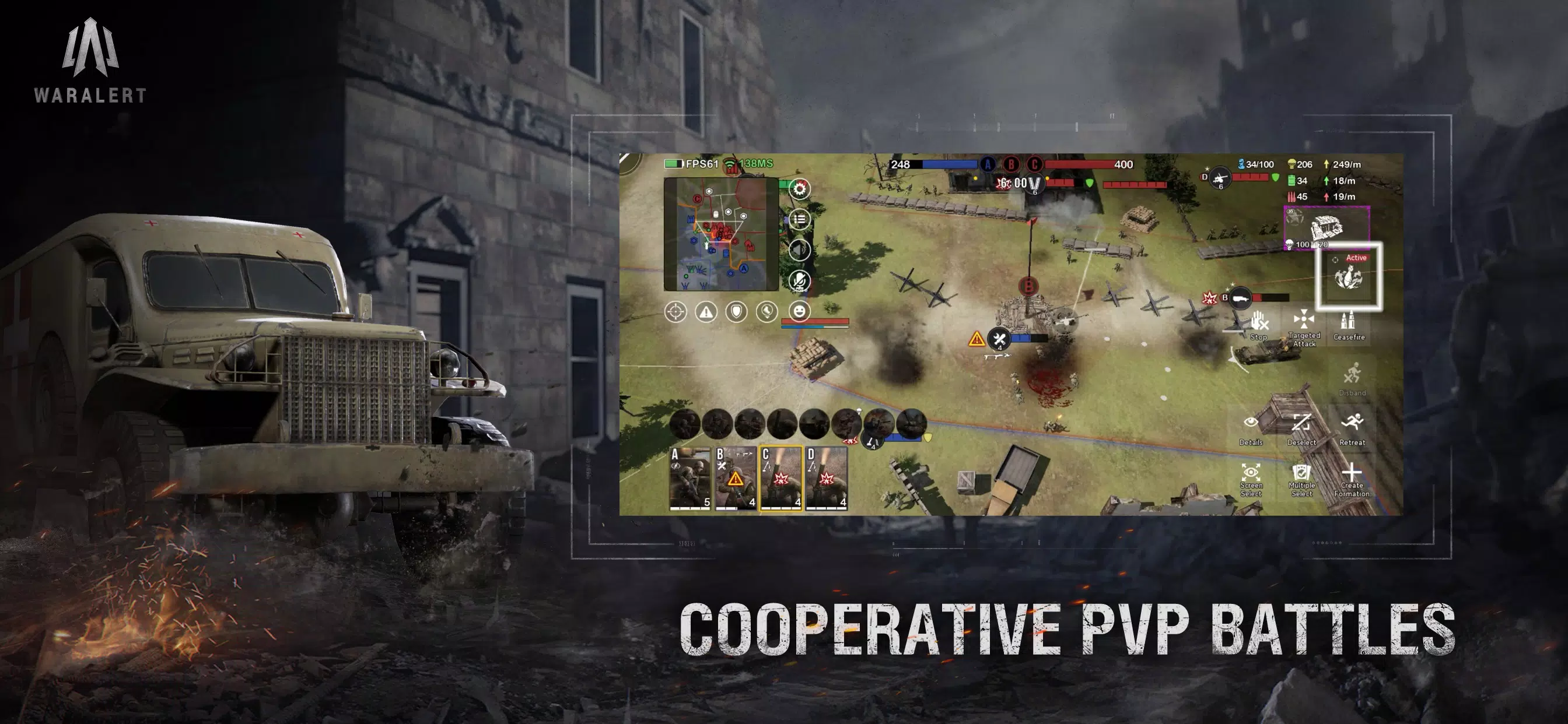Use the Multiple Select tool

point(1301,473)
